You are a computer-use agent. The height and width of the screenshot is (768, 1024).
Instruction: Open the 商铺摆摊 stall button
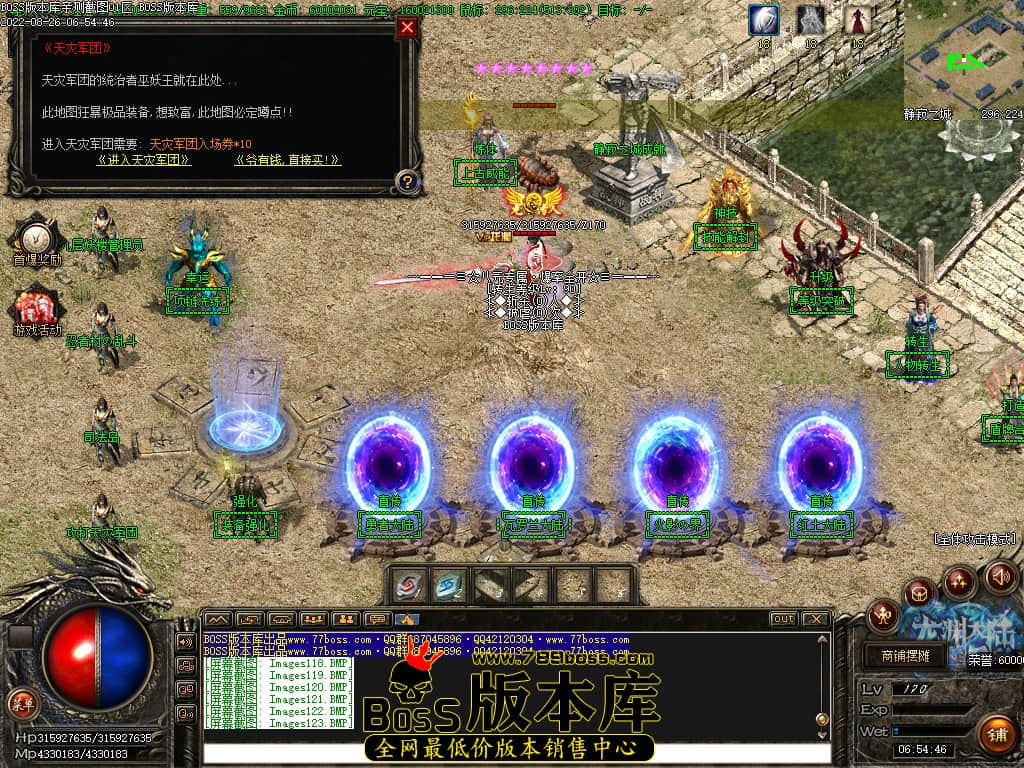(x=905, y=656)
